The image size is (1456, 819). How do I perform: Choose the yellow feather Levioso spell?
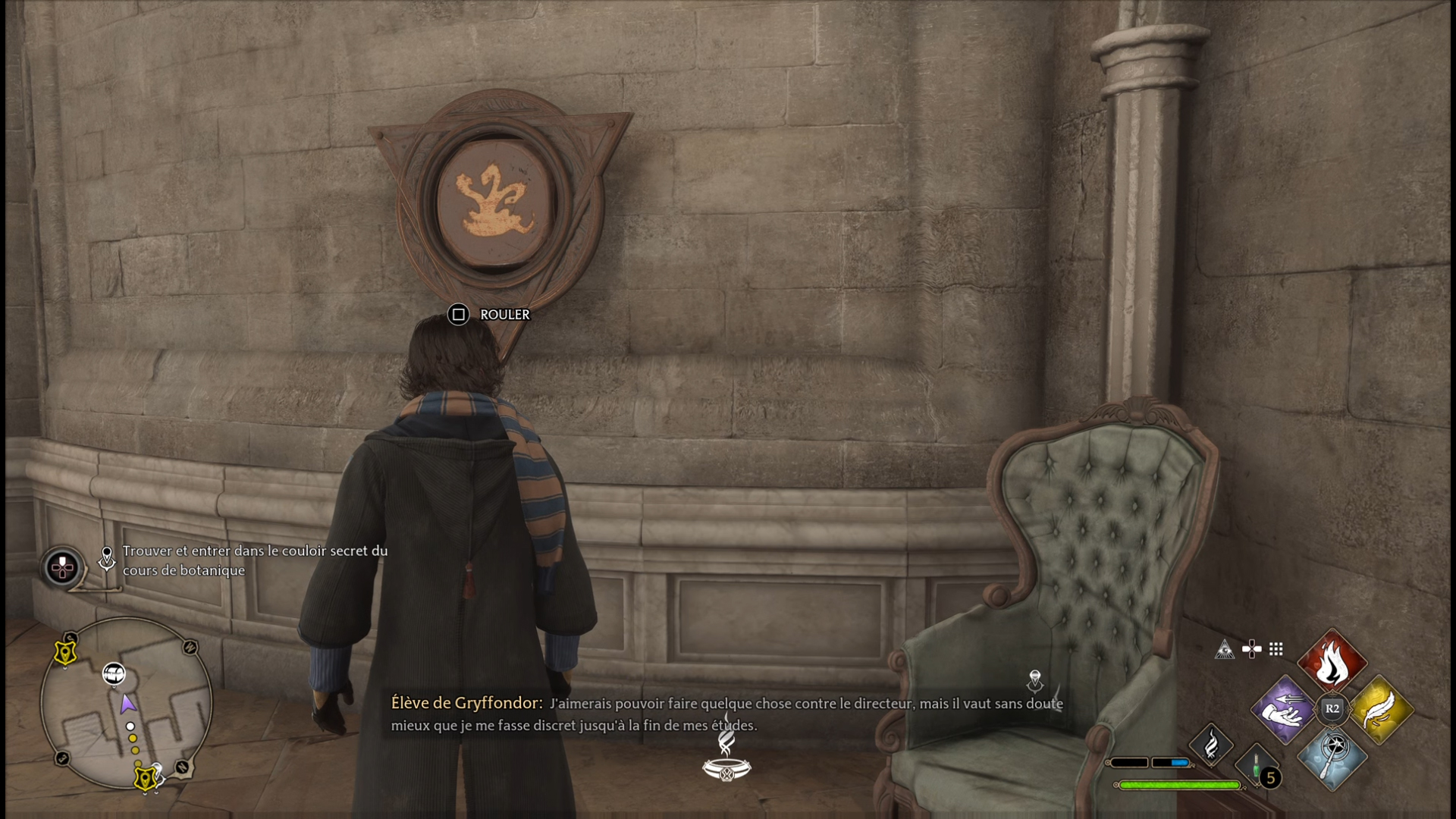pos(1381,710)
